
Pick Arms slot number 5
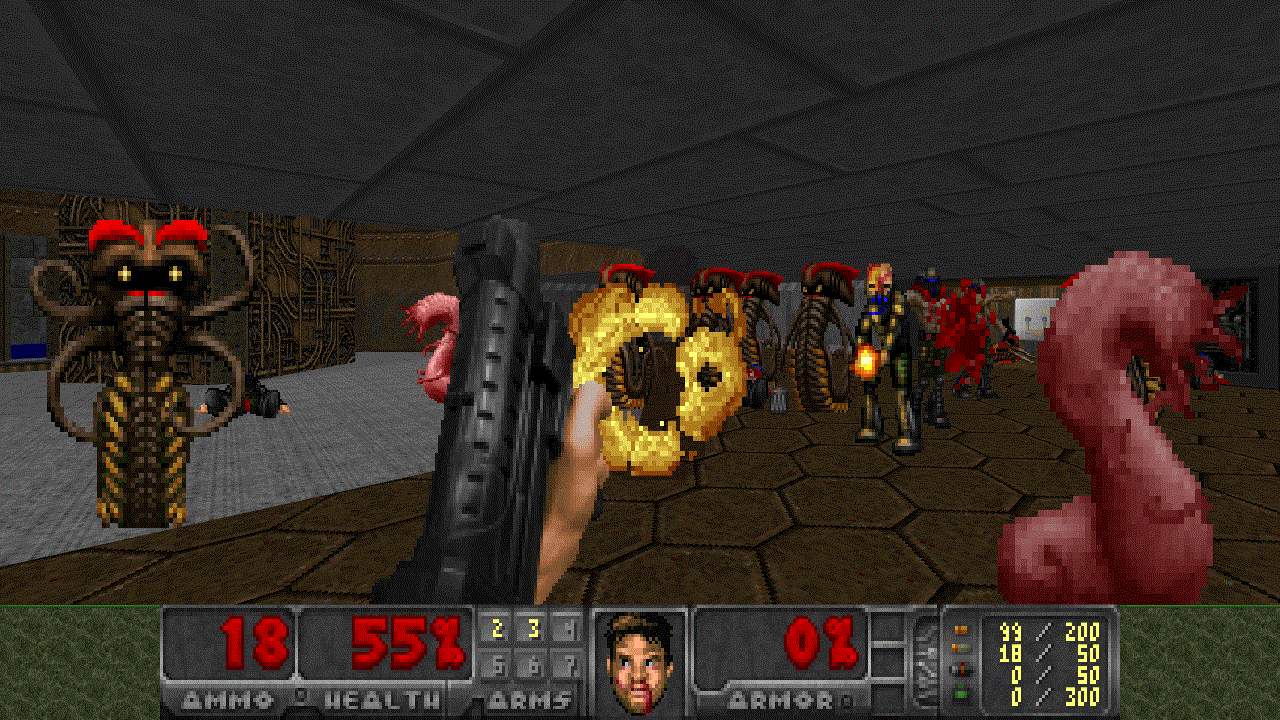tap(498, 663)
